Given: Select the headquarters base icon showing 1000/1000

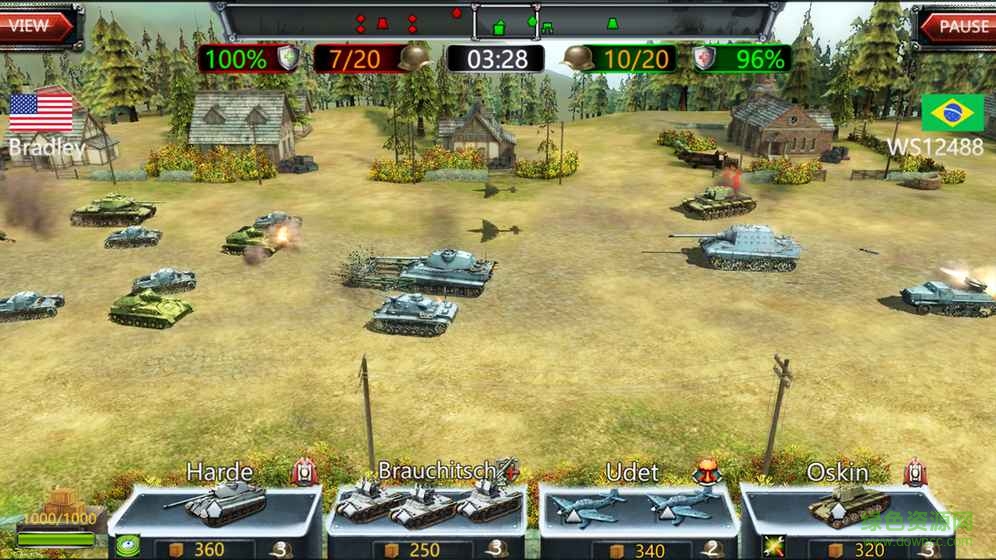Looking at the screenshot, I should (61, 517).
